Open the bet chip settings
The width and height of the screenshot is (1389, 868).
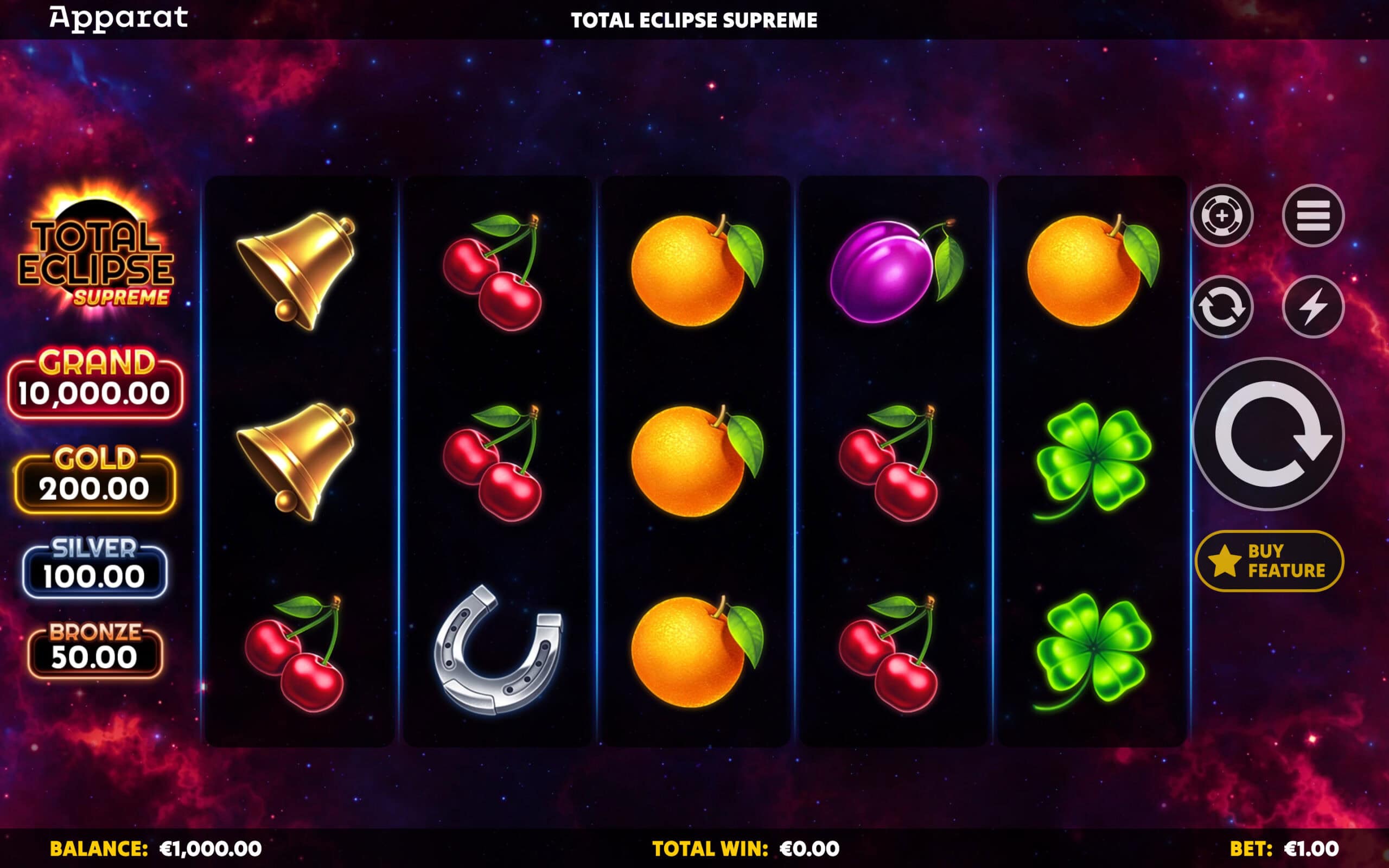[1222, 216]
